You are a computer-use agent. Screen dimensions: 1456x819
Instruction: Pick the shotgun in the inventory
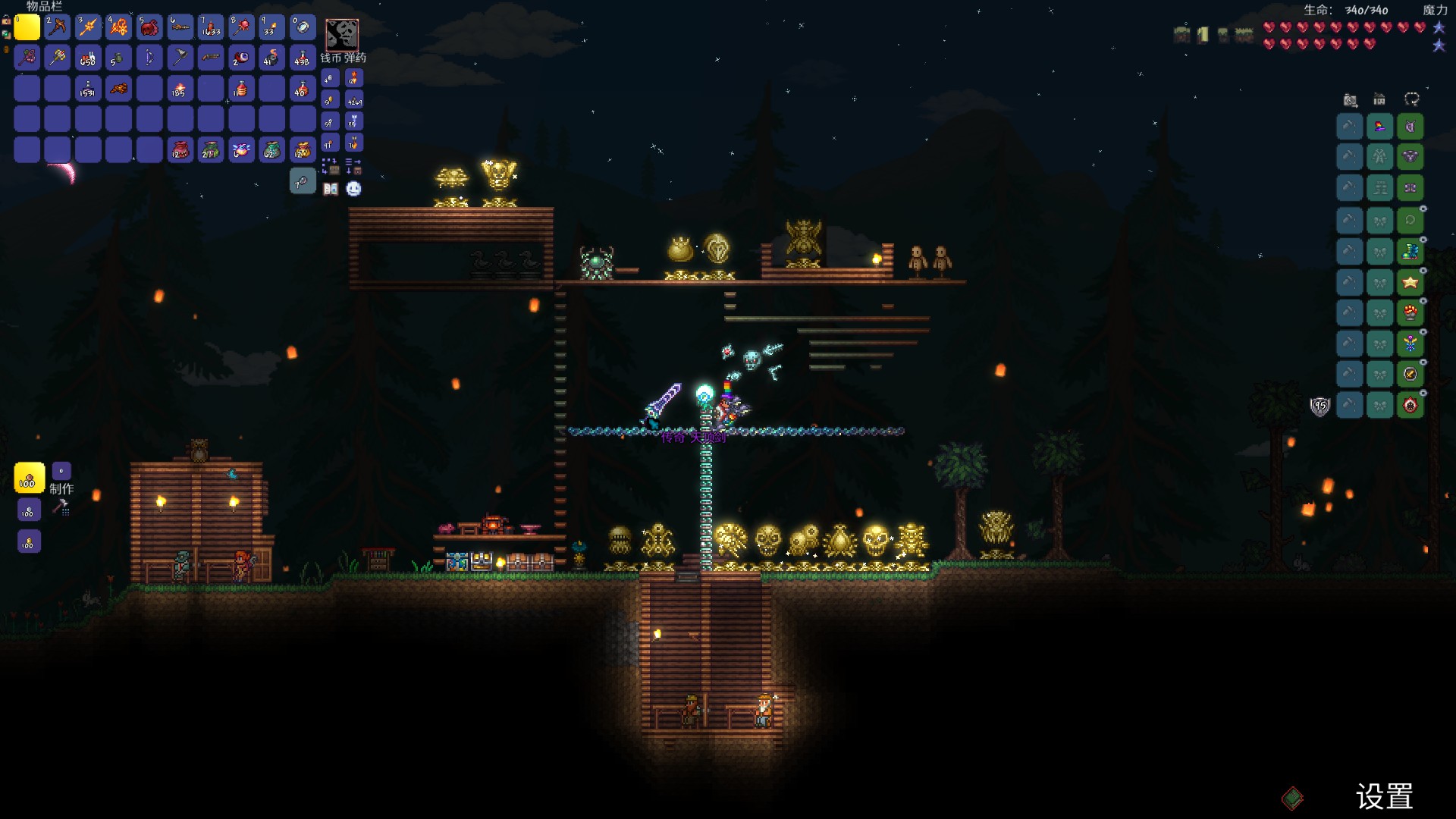point(211,58)
